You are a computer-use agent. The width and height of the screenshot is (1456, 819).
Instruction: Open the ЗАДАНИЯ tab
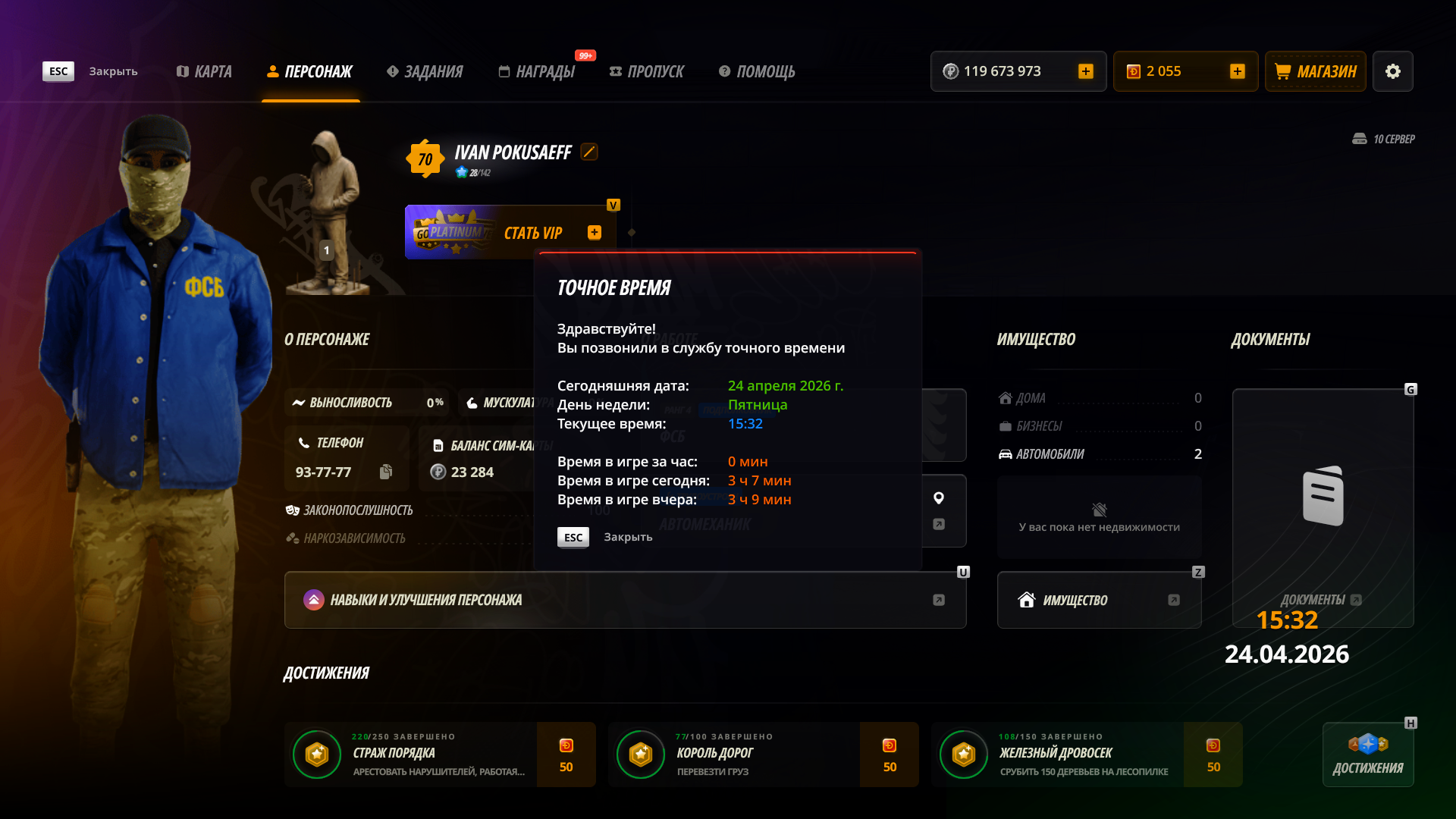coord(425,71)
